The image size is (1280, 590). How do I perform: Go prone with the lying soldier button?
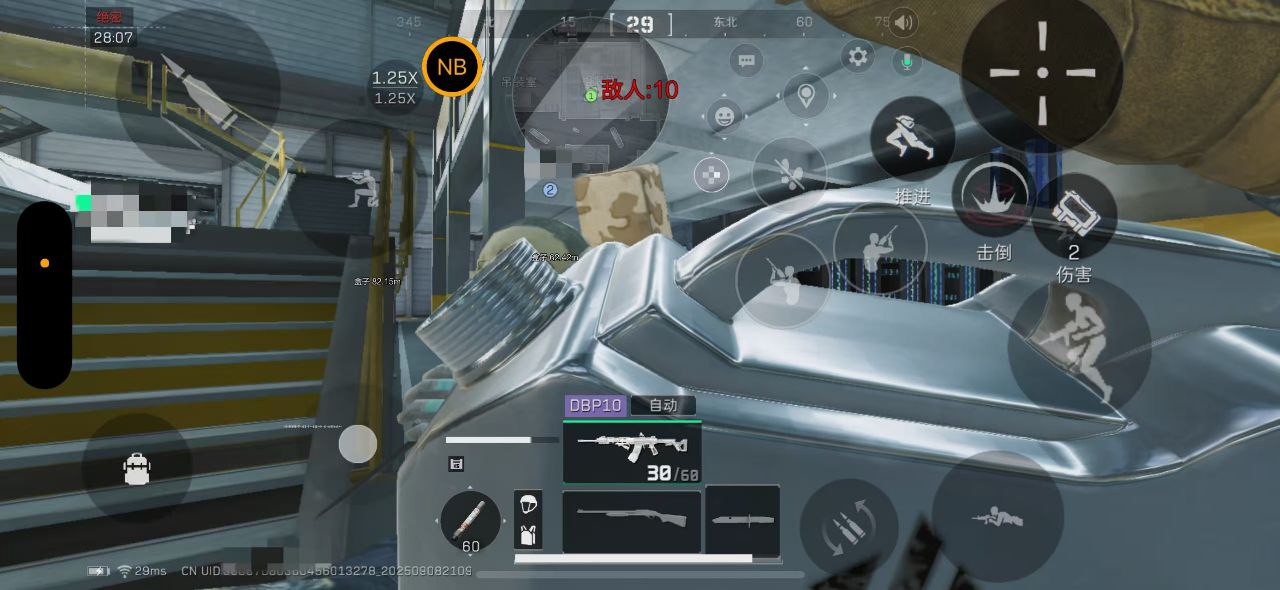click(996, 517)
